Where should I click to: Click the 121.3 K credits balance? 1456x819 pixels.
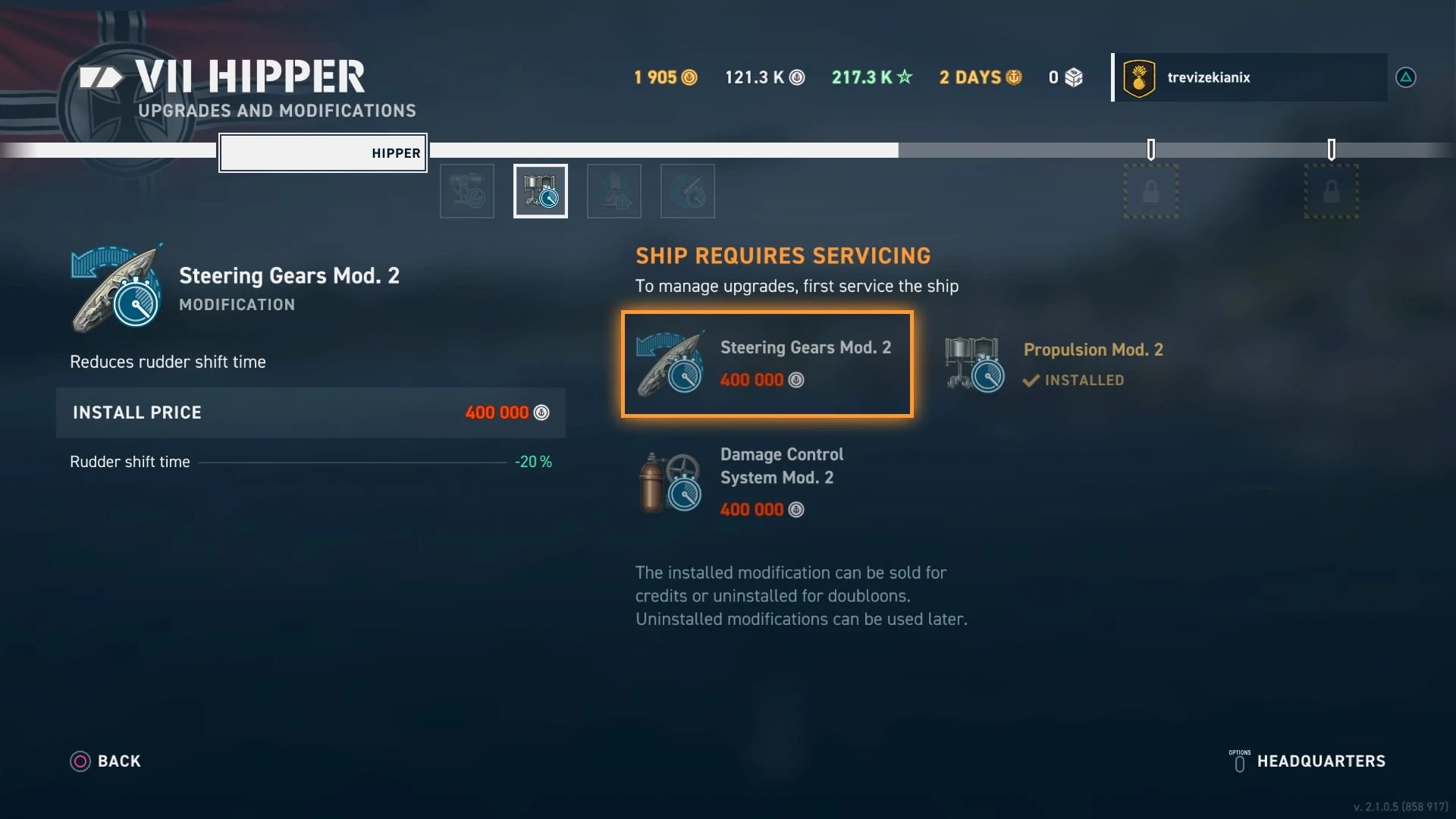point(764,77)
